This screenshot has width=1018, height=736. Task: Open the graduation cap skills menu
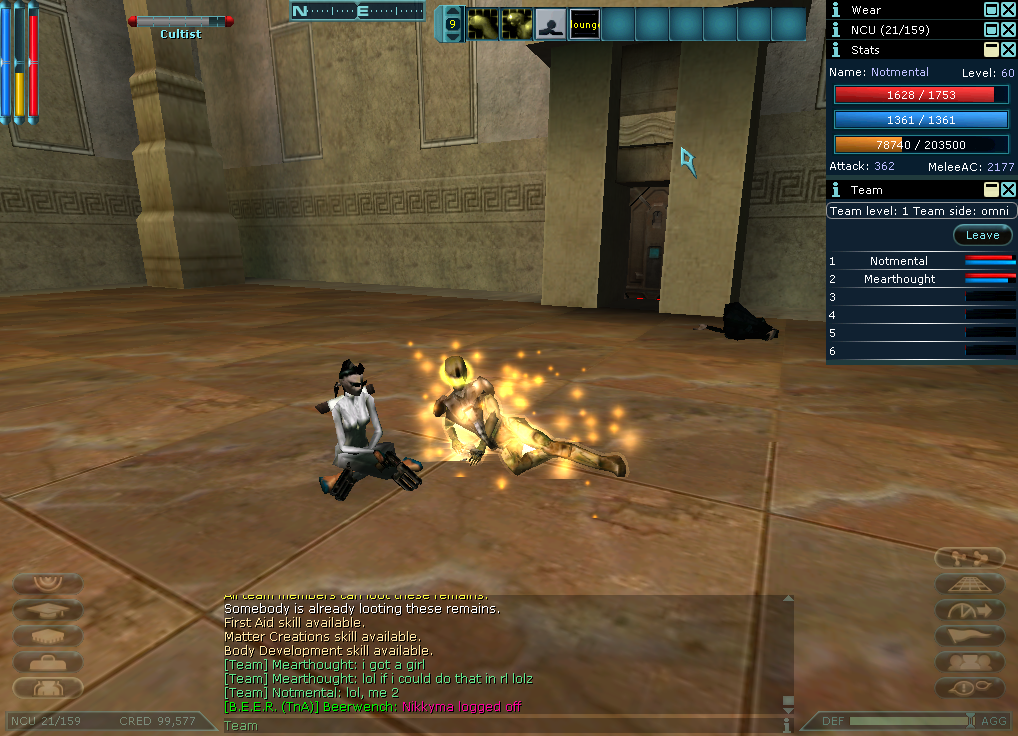[x=48, y=610]
